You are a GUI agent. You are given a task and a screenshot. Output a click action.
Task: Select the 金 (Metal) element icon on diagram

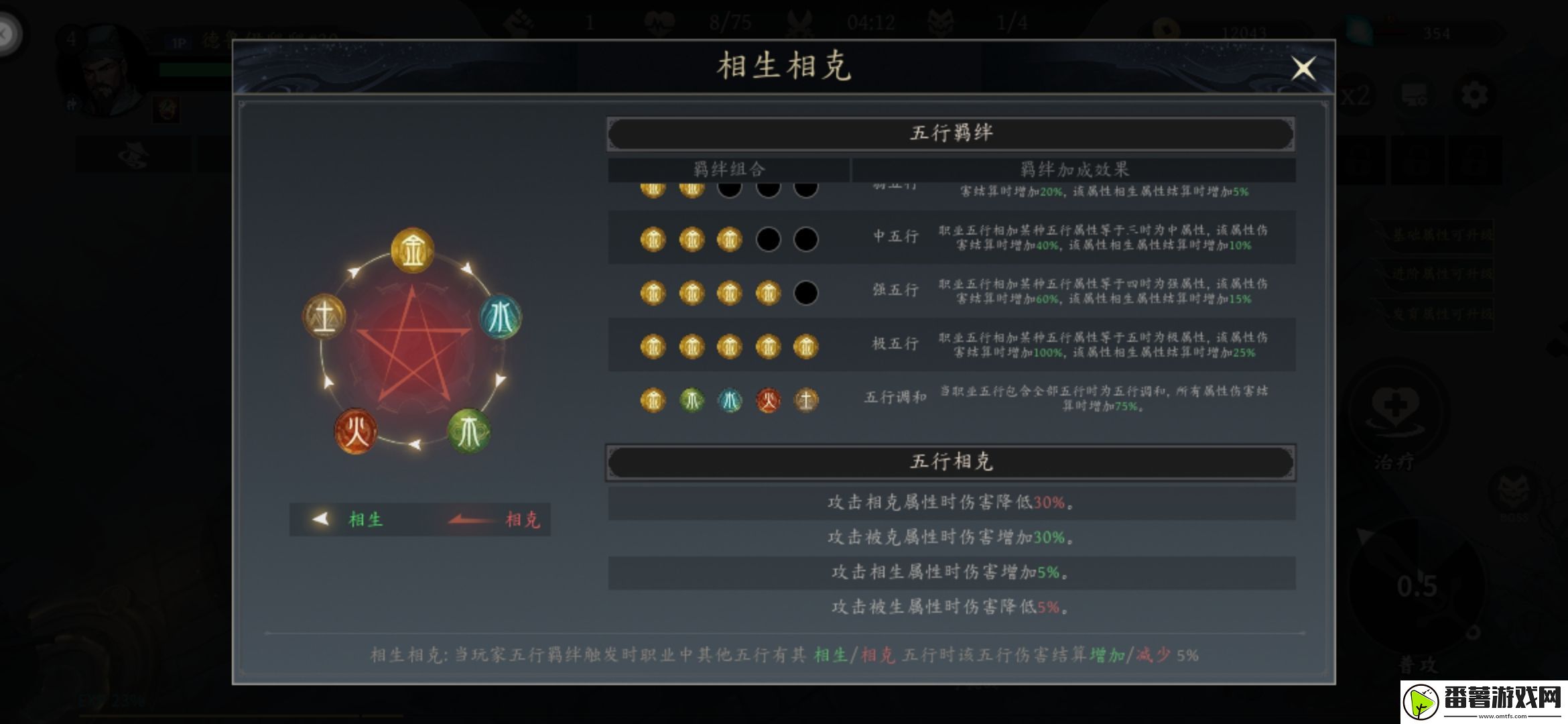[412, 249]
